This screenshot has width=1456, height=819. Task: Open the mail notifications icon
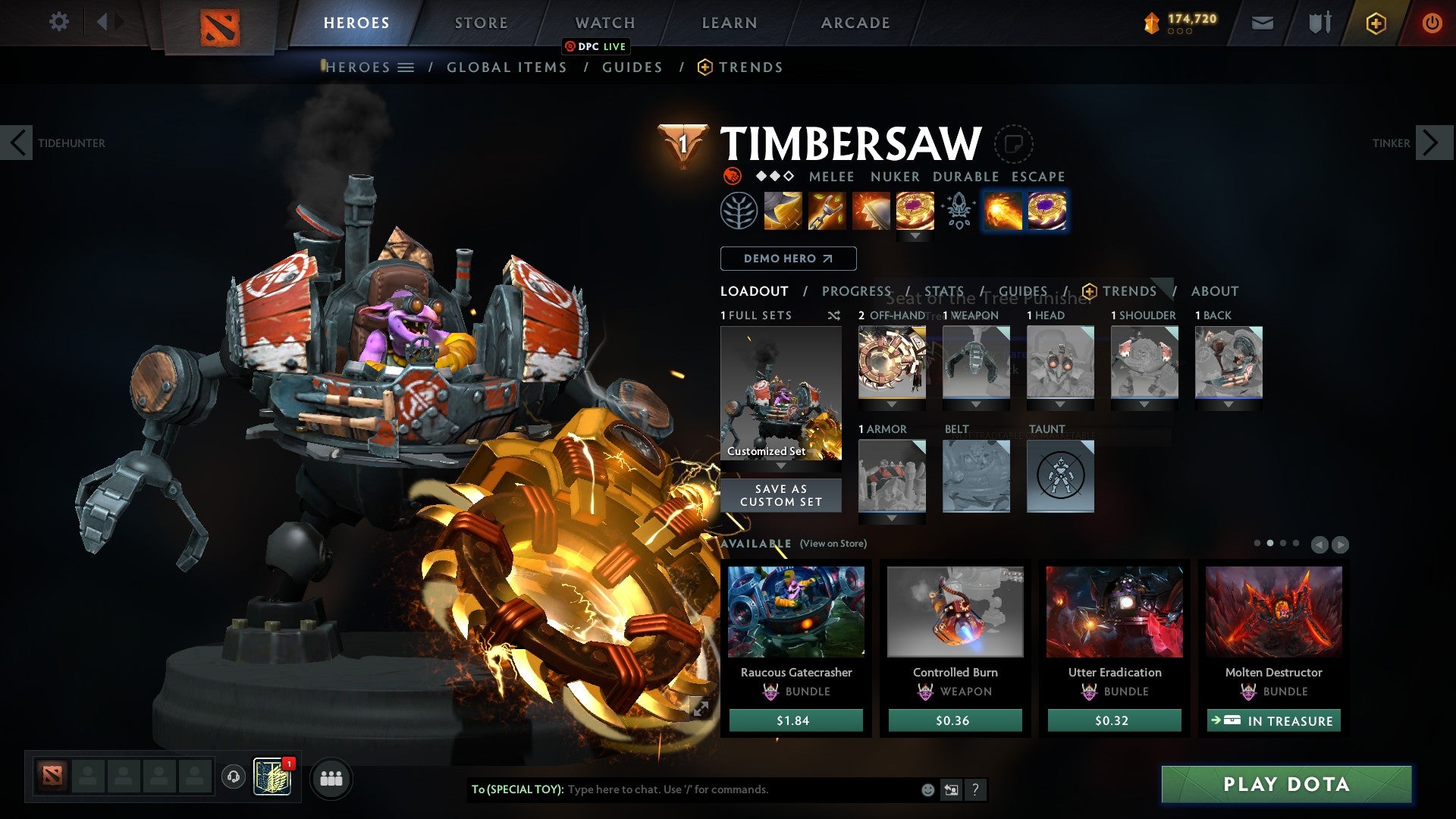coord(1263,22)
